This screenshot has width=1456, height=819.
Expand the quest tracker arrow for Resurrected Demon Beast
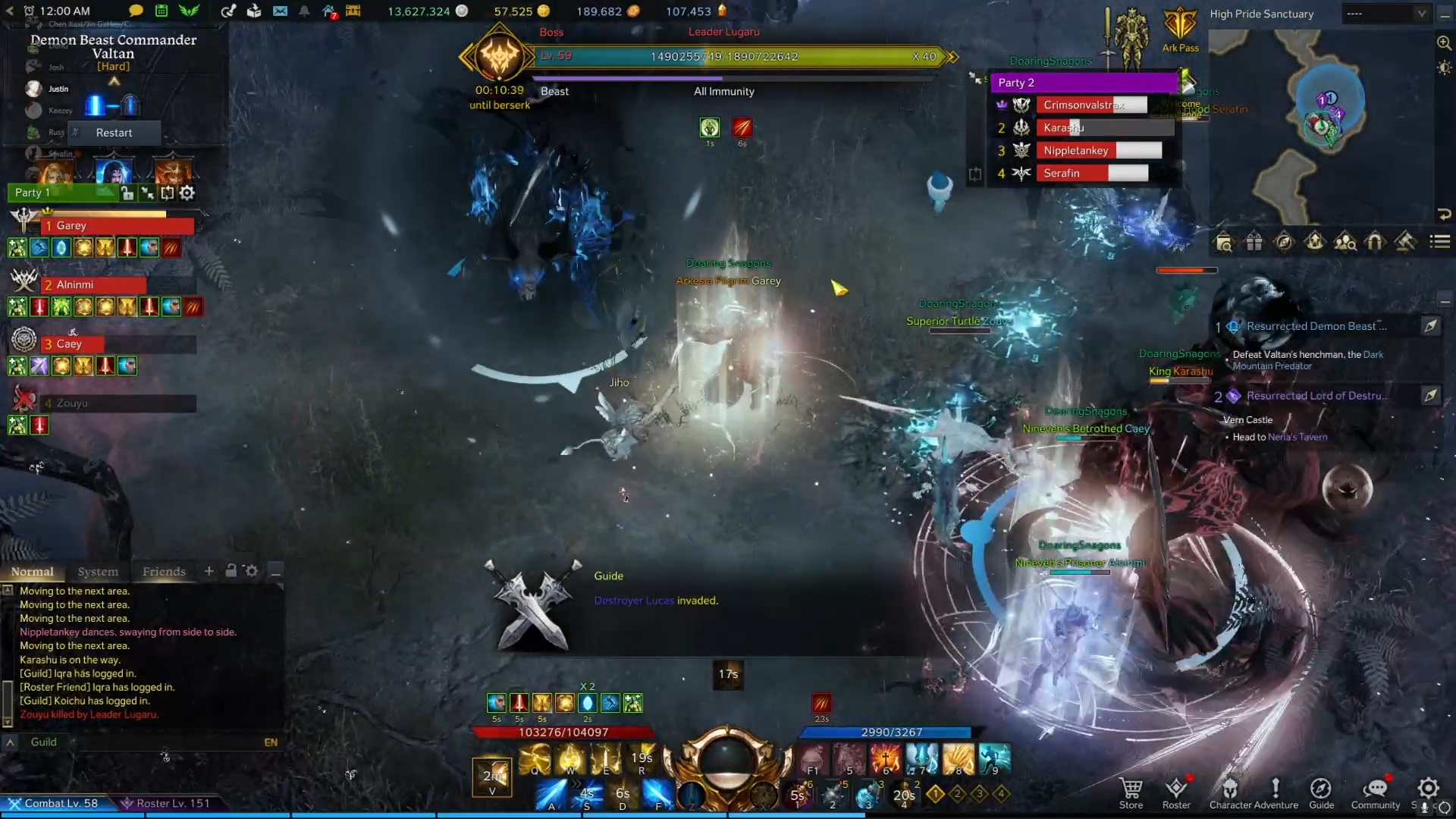point(1432,326)
